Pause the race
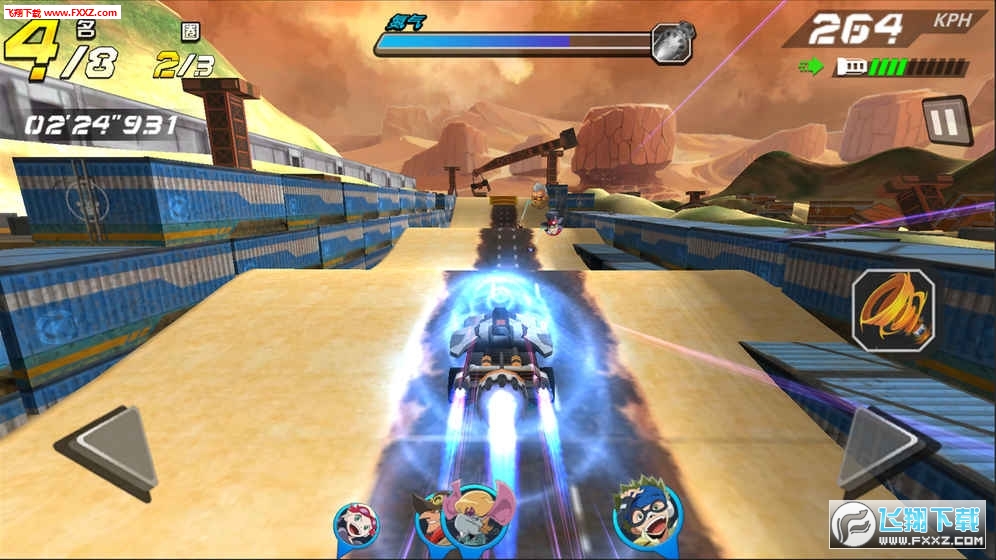 point(945,123)
